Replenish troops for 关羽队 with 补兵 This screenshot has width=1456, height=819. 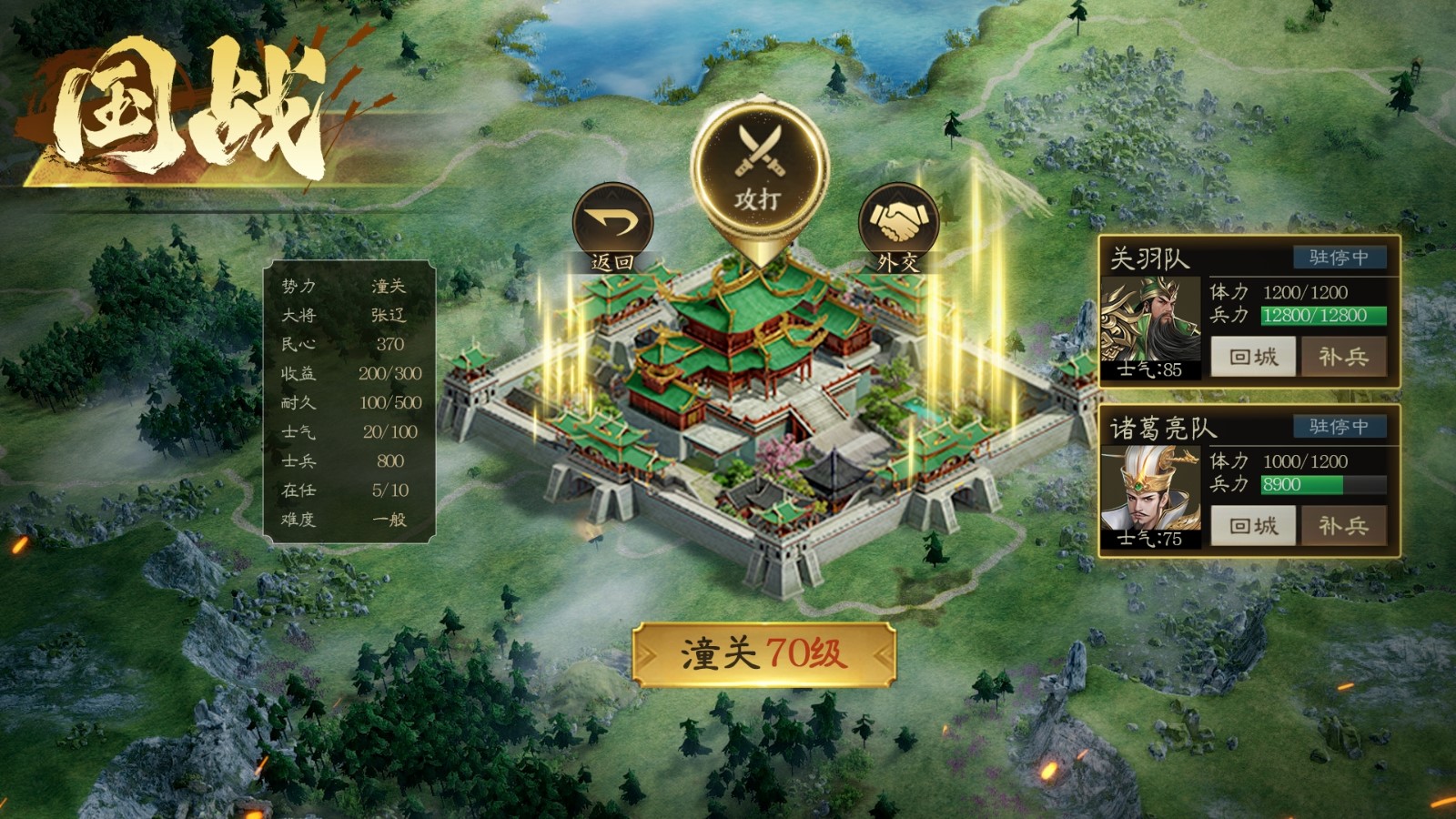1343,357
